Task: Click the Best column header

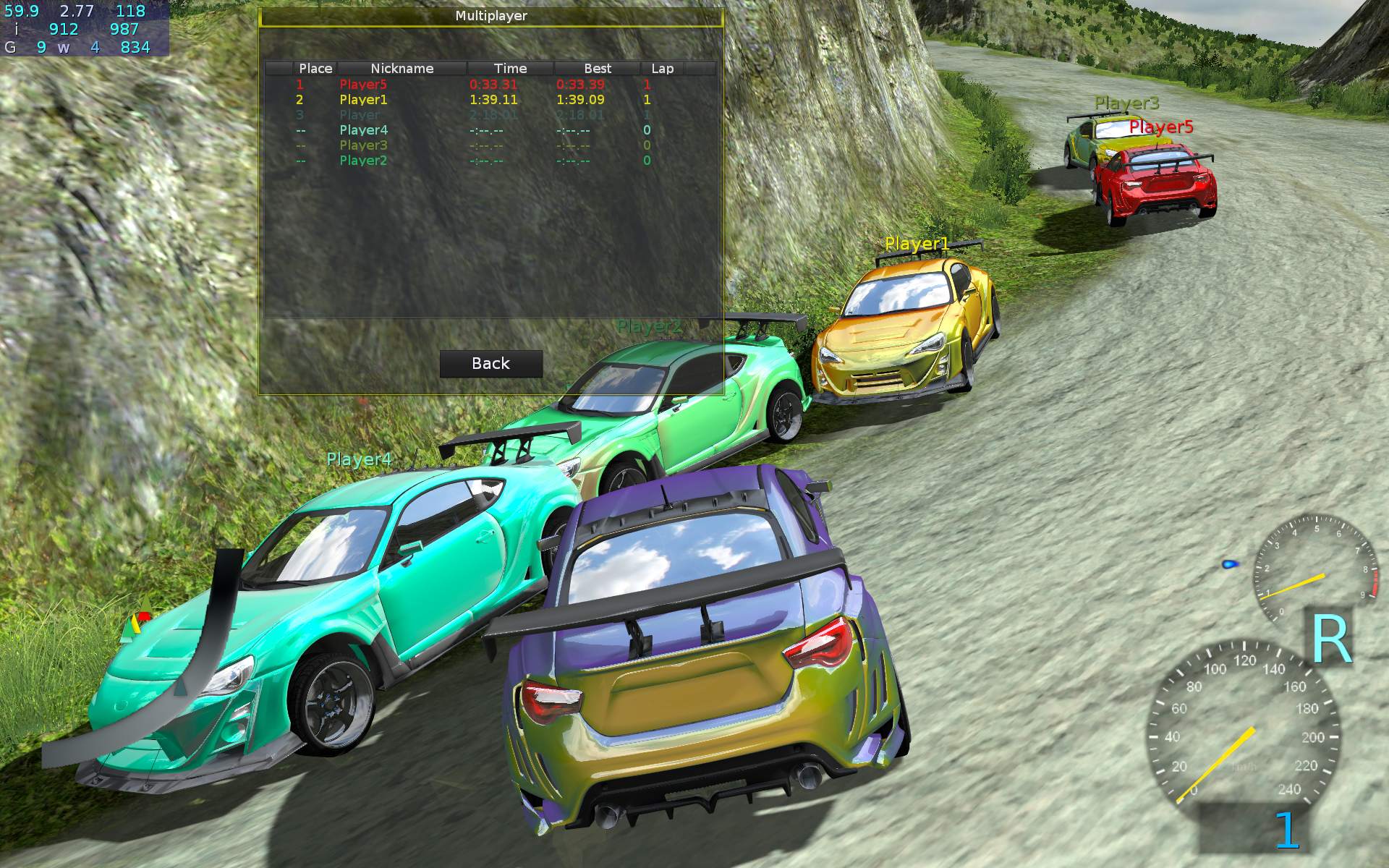Action: click(598, 69)
